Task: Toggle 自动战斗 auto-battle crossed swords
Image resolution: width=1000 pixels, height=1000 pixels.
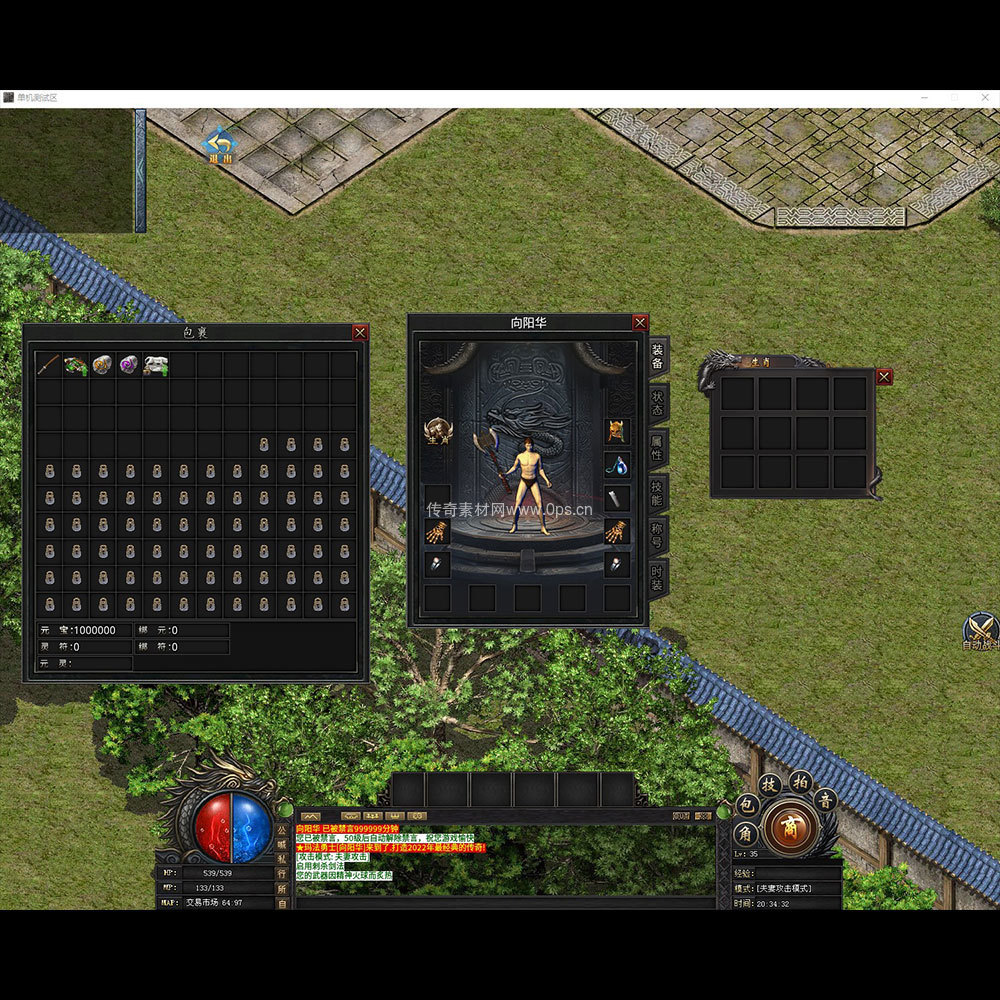Action: point(981,630)
